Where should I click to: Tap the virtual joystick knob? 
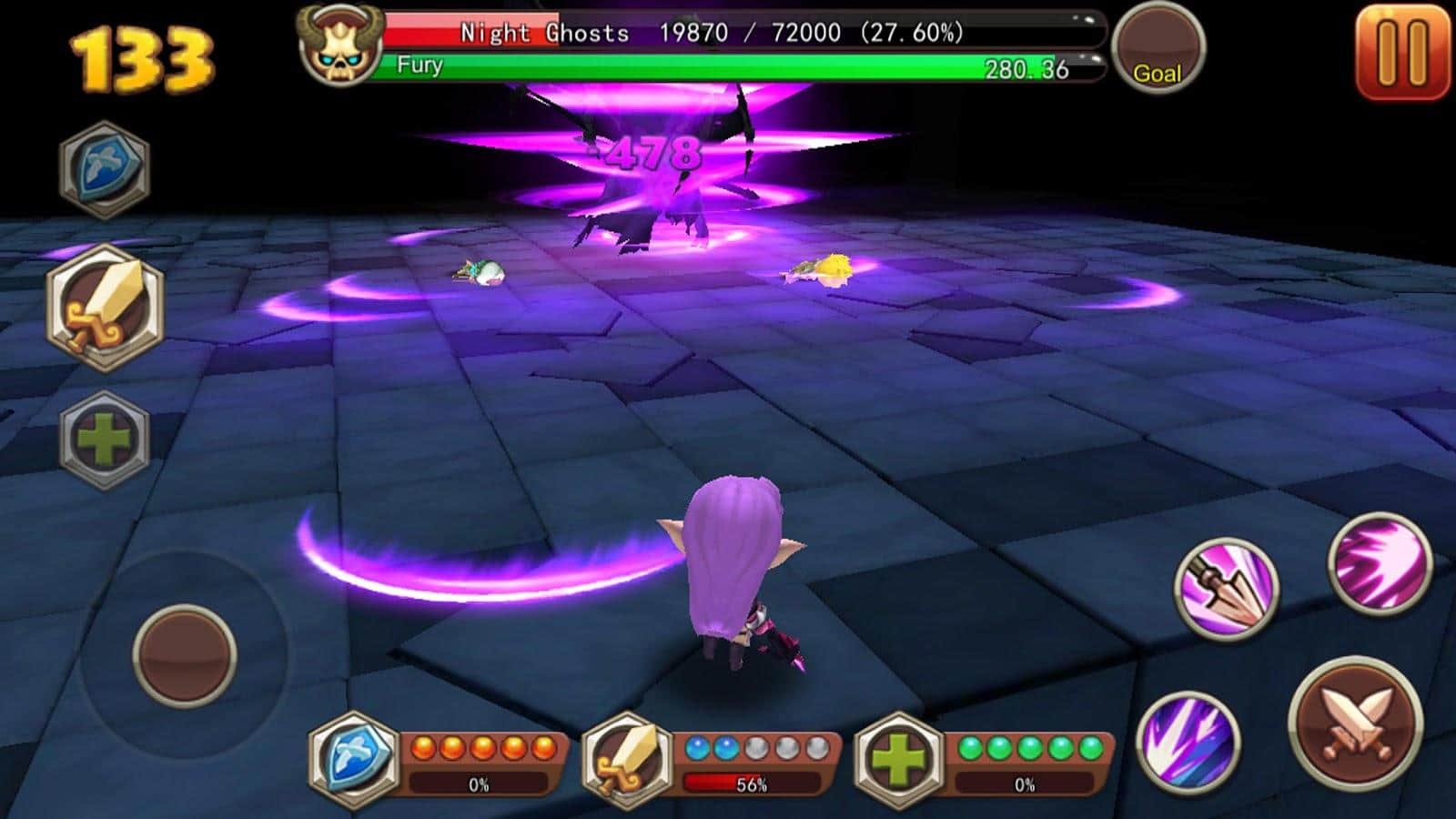[x=185, y=655]
